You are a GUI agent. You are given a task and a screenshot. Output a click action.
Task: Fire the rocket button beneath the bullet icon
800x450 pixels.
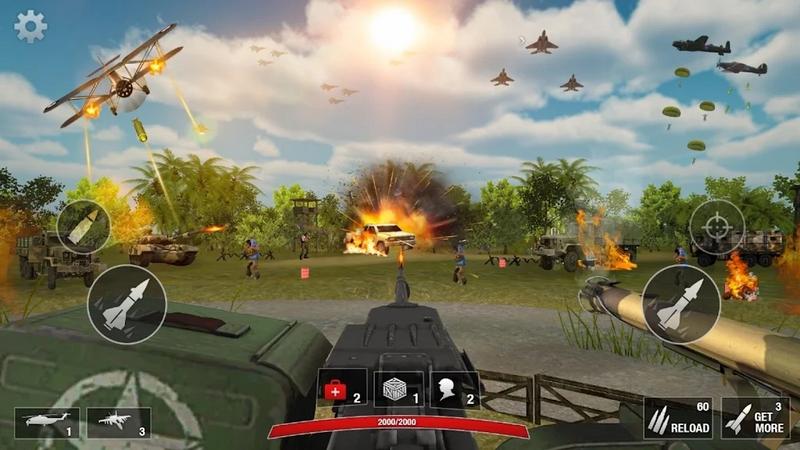[126, 304]
